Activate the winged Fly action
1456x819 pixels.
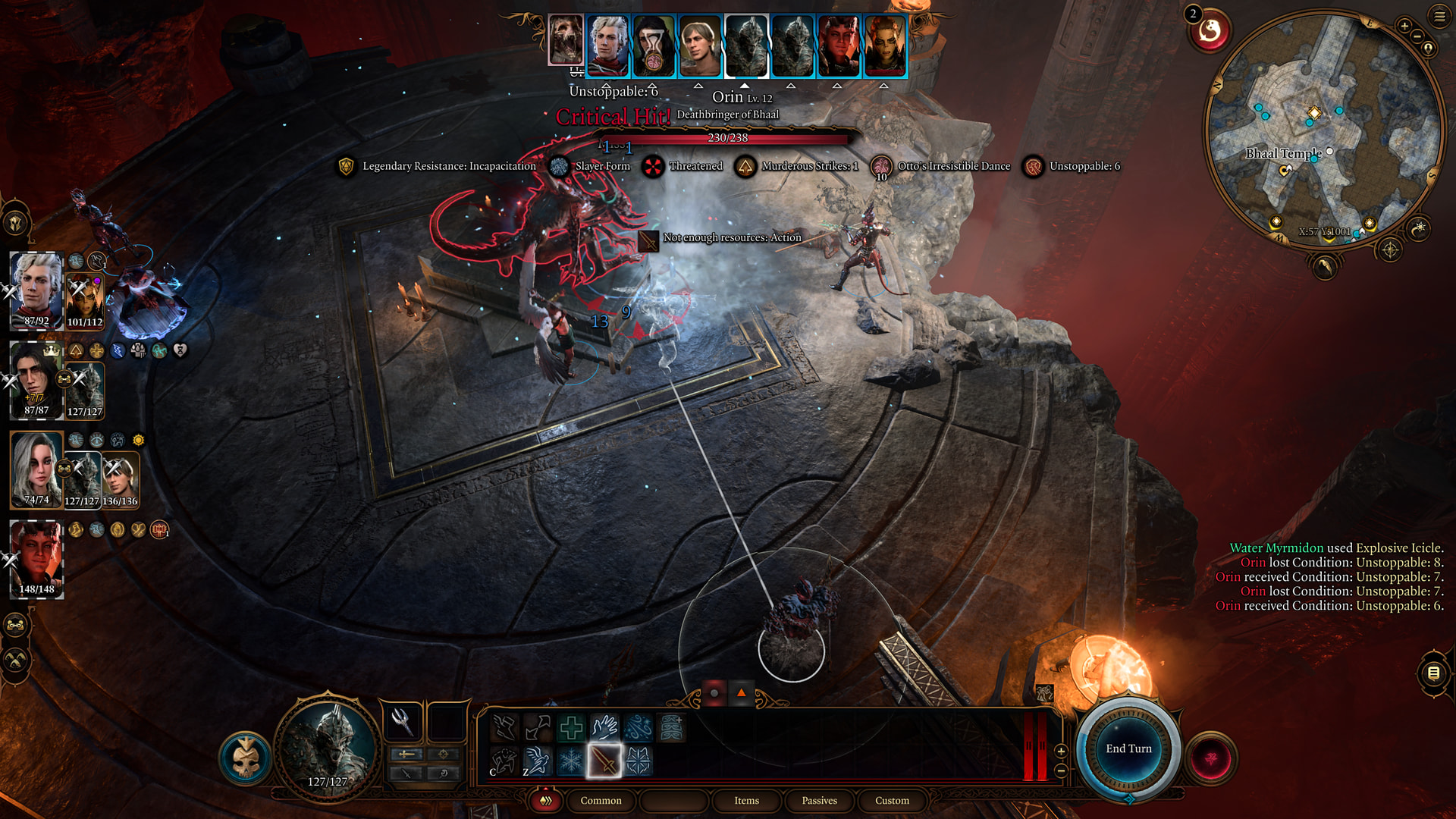(537, 761)
